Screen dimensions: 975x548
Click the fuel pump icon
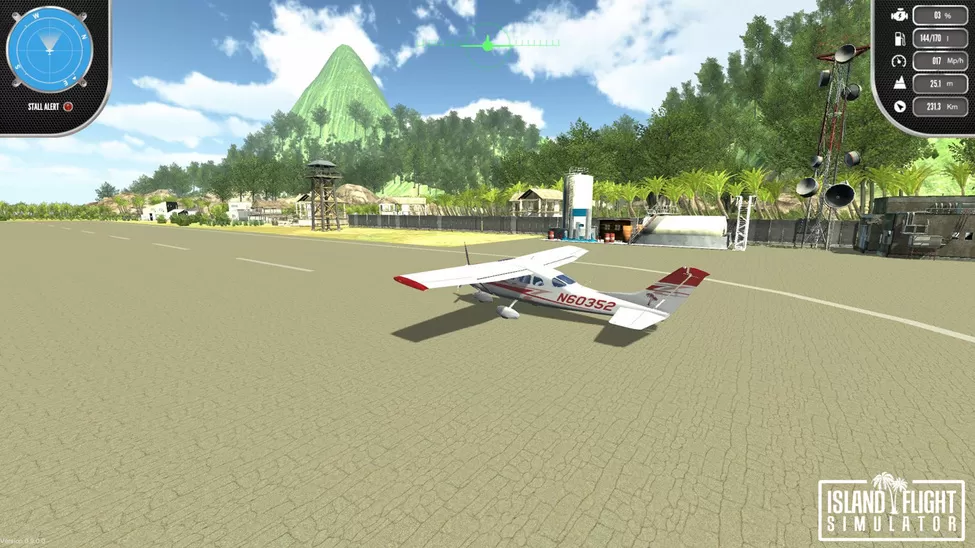898,38
